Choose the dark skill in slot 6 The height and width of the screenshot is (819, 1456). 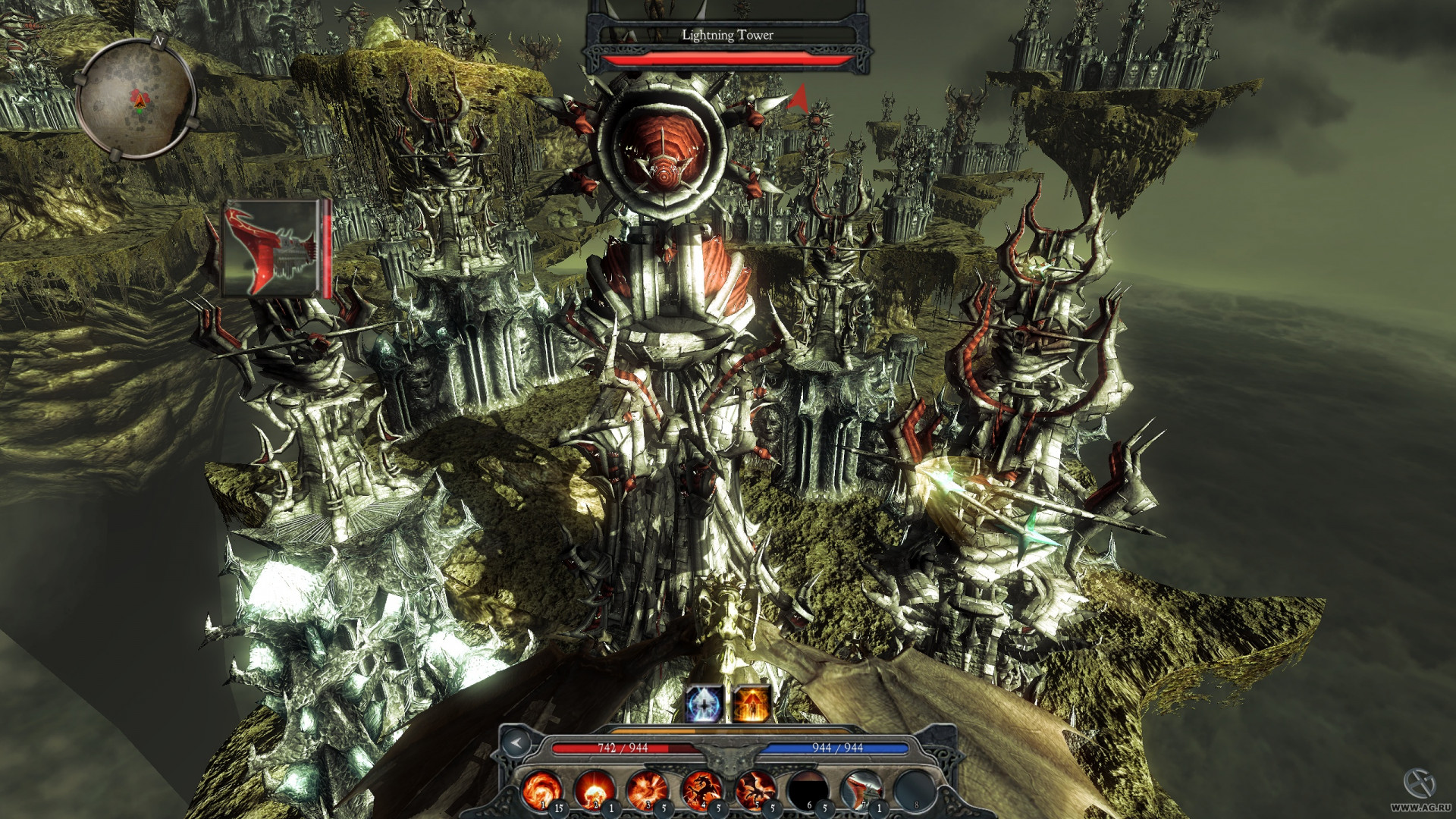808,789
